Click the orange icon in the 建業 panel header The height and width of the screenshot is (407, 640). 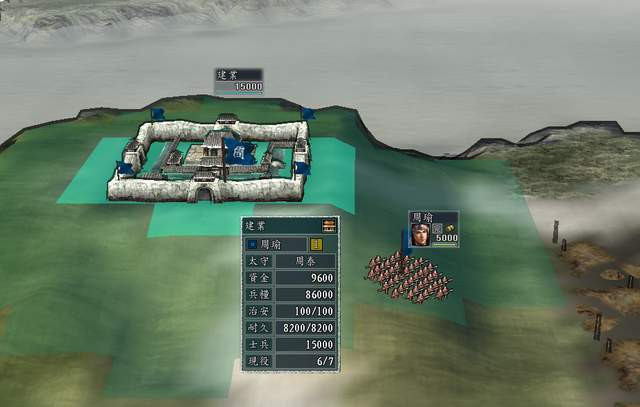point(329,226)
